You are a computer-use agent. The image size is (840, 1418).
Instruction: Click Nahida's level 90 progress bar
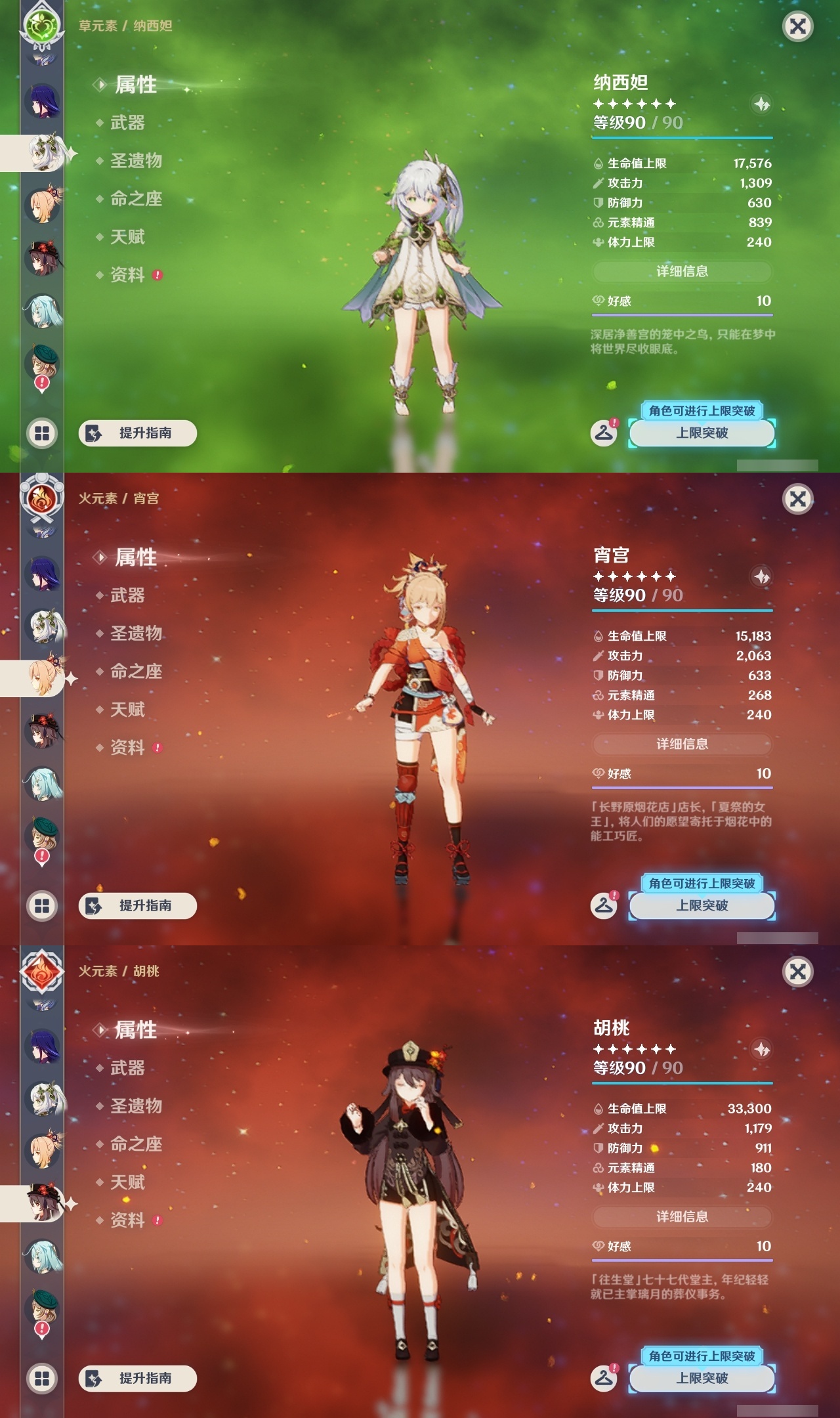click(x=682, y=138)
